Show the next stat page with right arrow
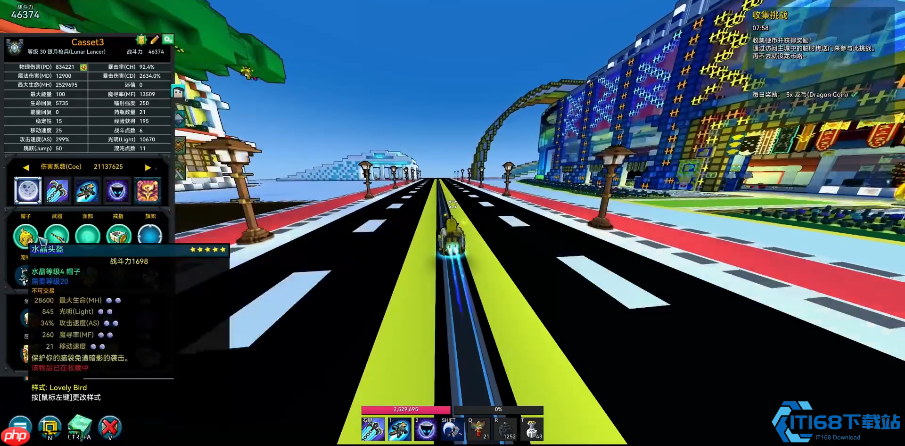This screenshot has height=446, width=905. coord(148,167)
